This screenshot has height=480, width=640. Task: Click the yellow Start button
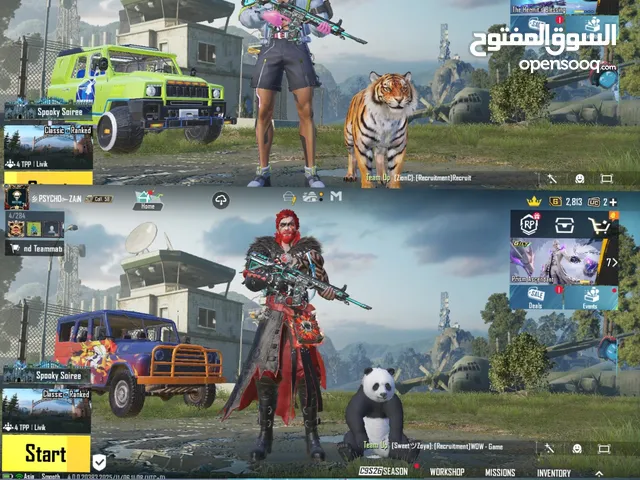tap(46, 452)
